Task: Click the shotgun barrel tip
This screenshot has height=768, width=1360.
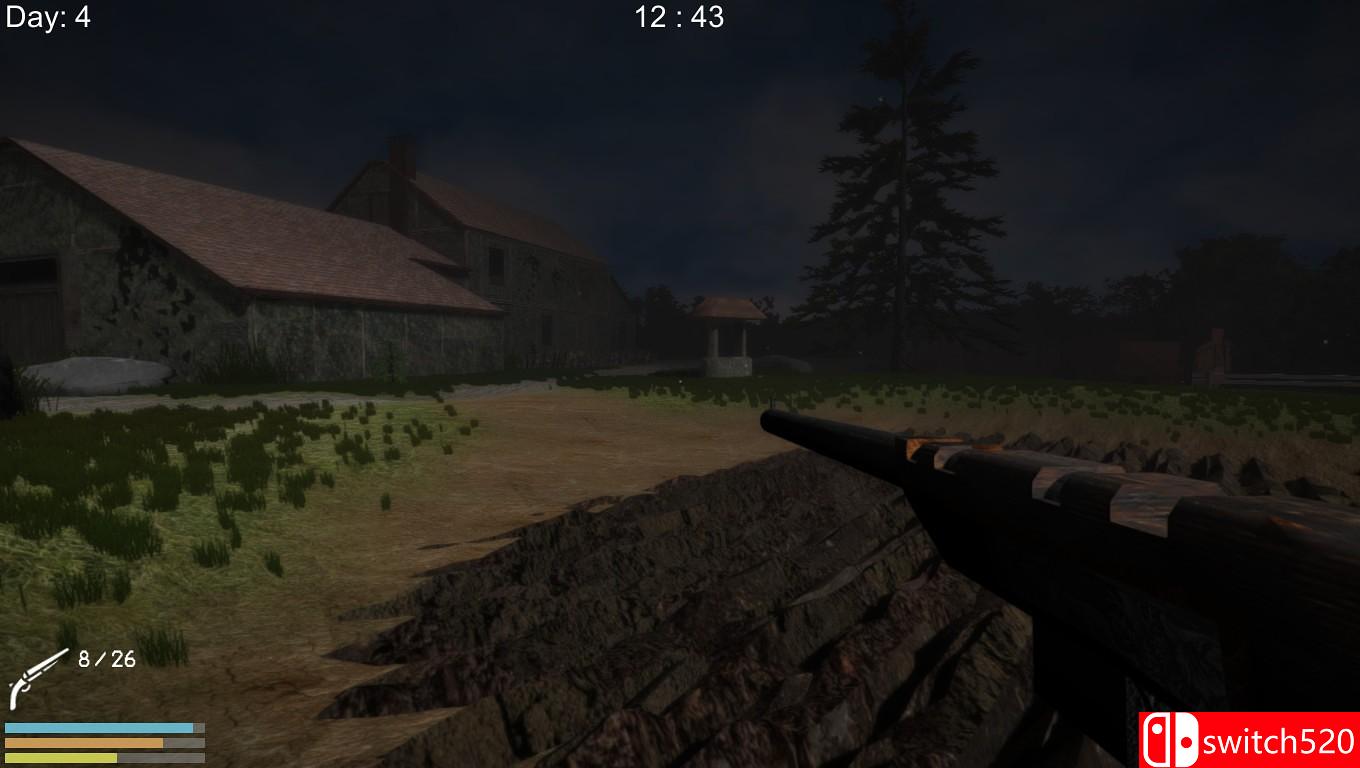Action: click(x=770, y=415)
